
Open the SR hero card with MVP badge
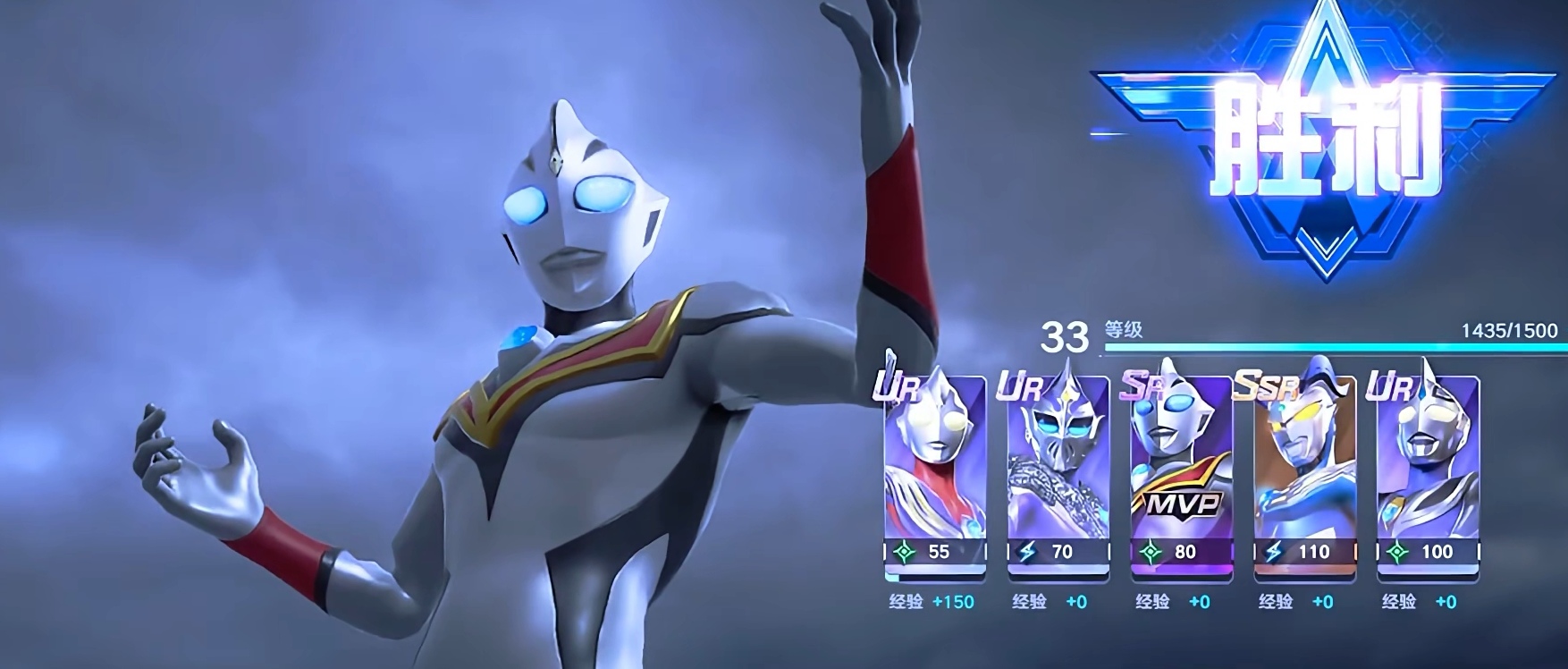point(1182,474)
